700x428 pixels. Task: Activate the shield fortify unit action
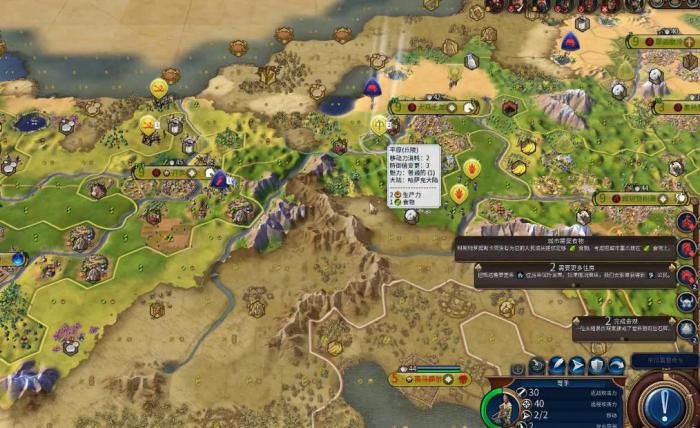click(x=597, y=366)
